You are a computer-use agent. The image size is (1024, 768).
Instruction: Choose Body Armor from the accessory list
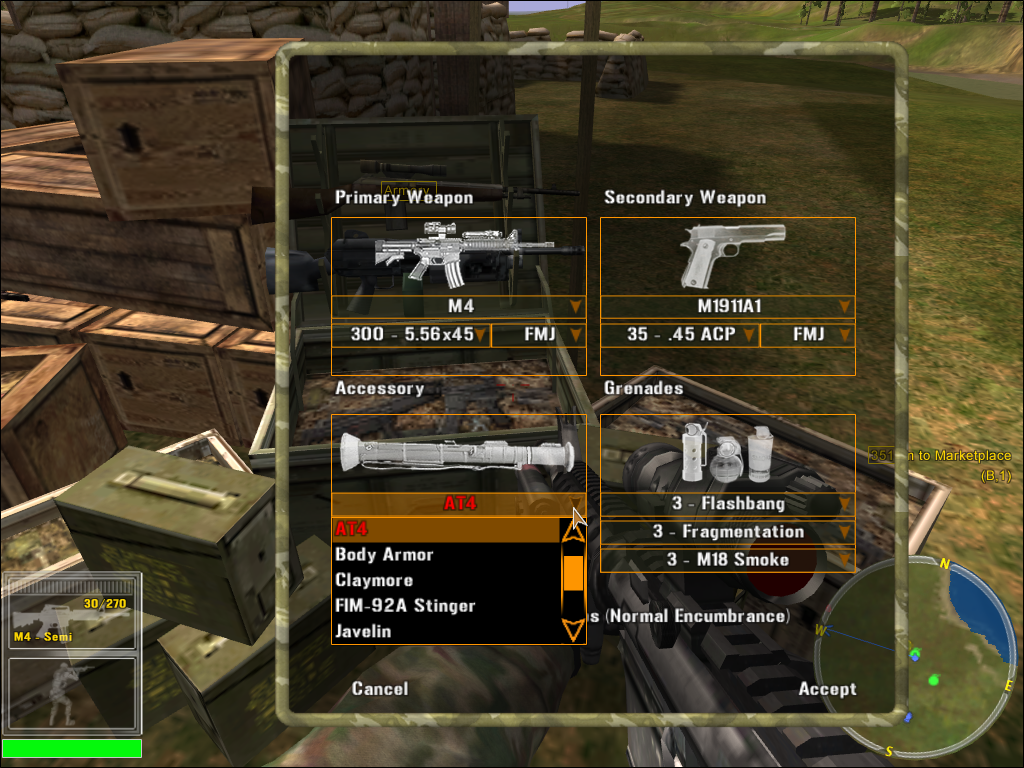384,555
